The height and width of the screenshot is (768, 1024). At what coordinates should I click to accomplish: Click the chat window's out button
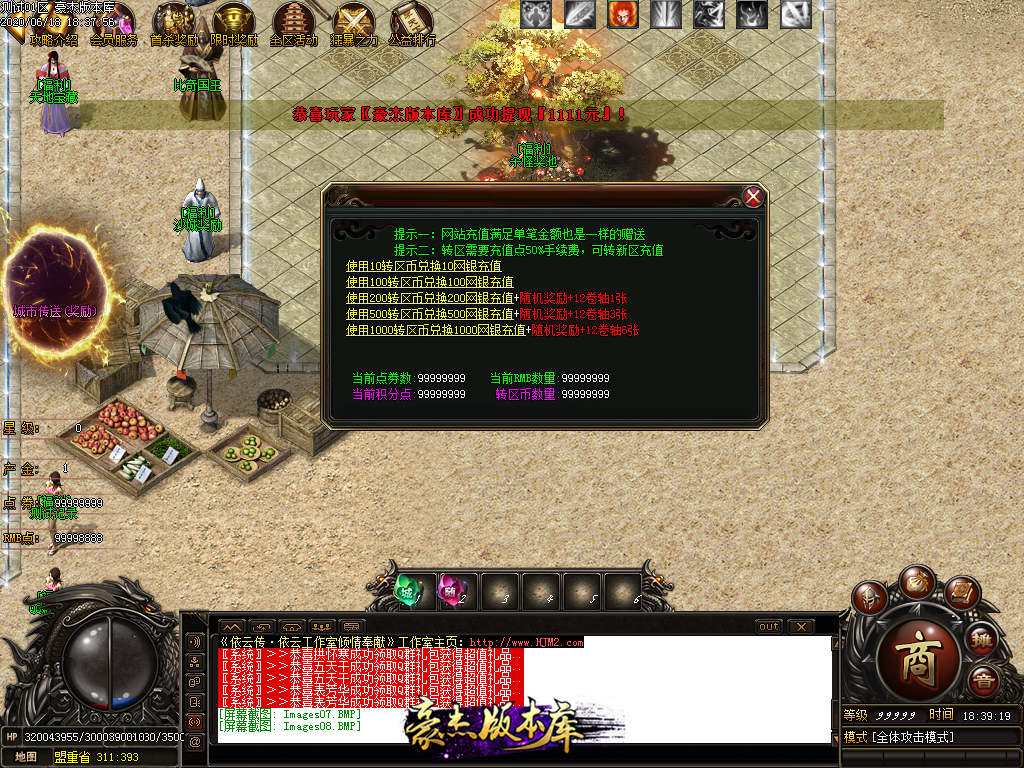click(x=768, y=627)
